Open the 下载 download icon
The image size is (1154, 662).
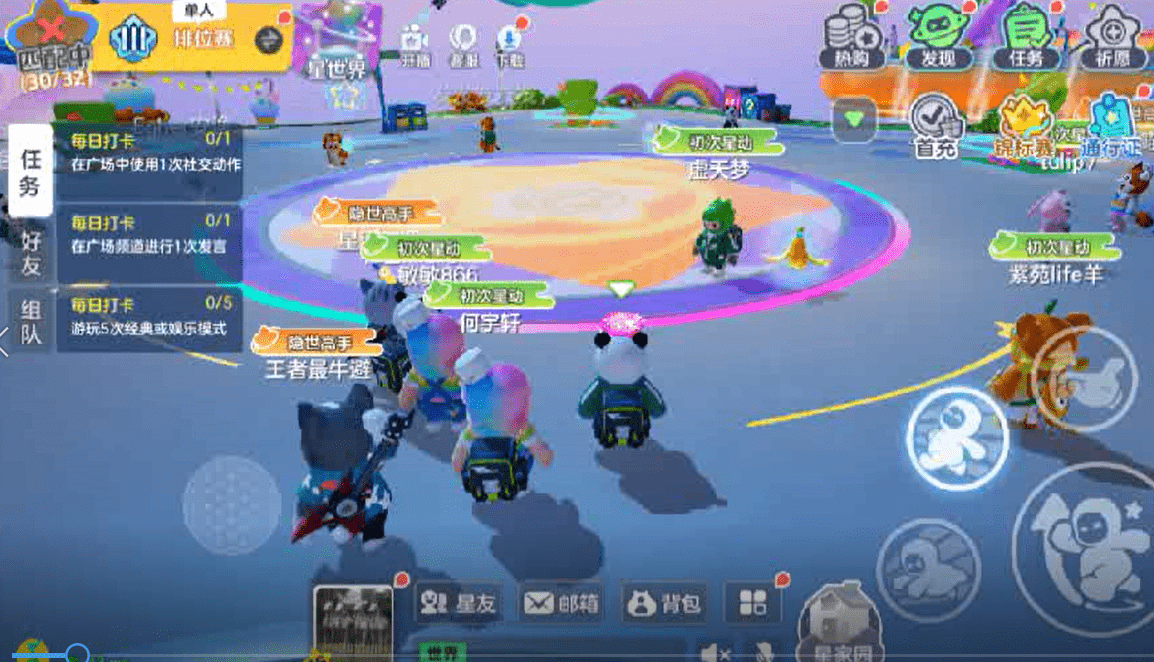click(x=509, y=42)
